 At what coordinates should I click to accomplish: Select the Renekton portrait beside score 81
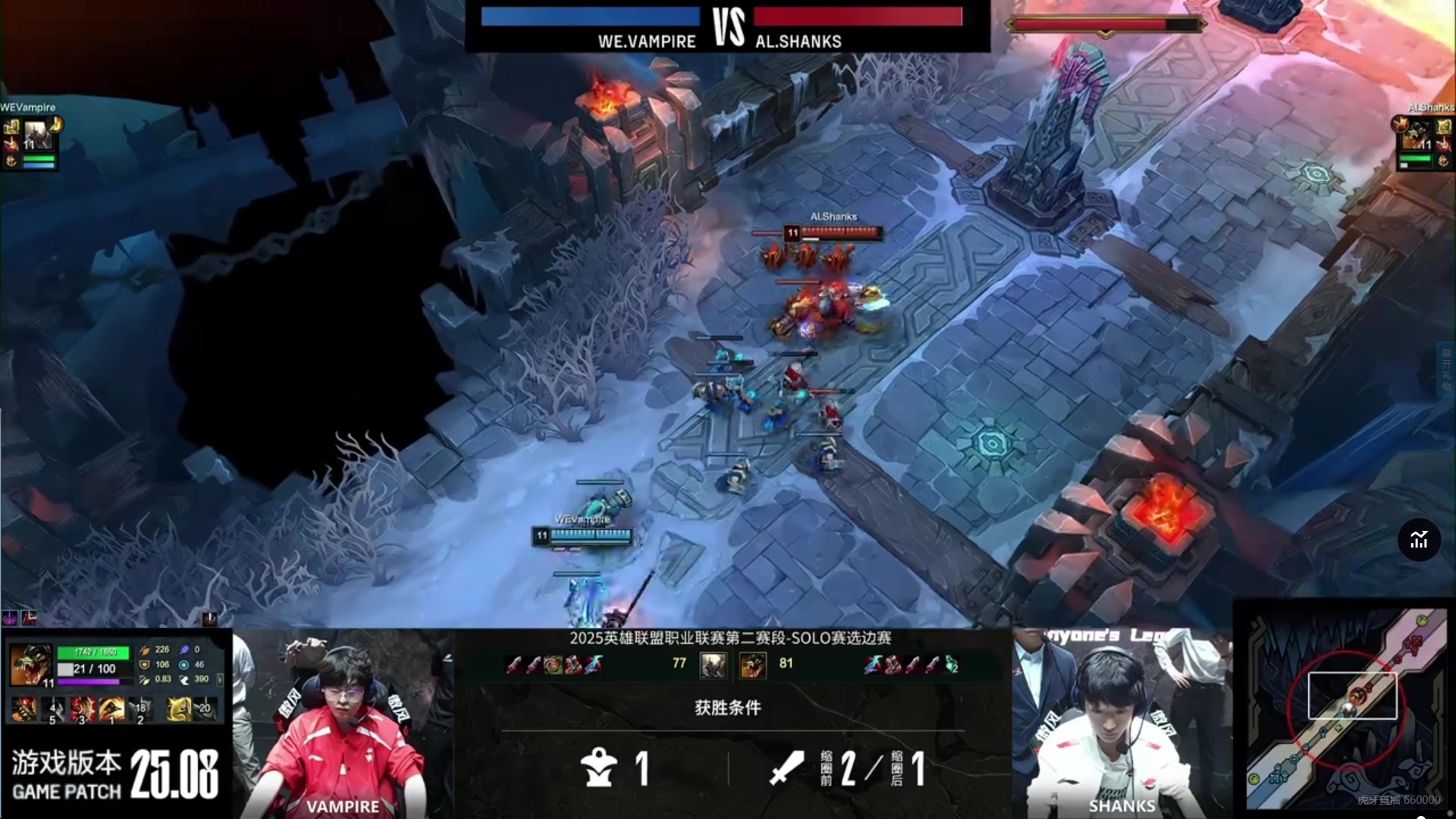click(752, 665)
